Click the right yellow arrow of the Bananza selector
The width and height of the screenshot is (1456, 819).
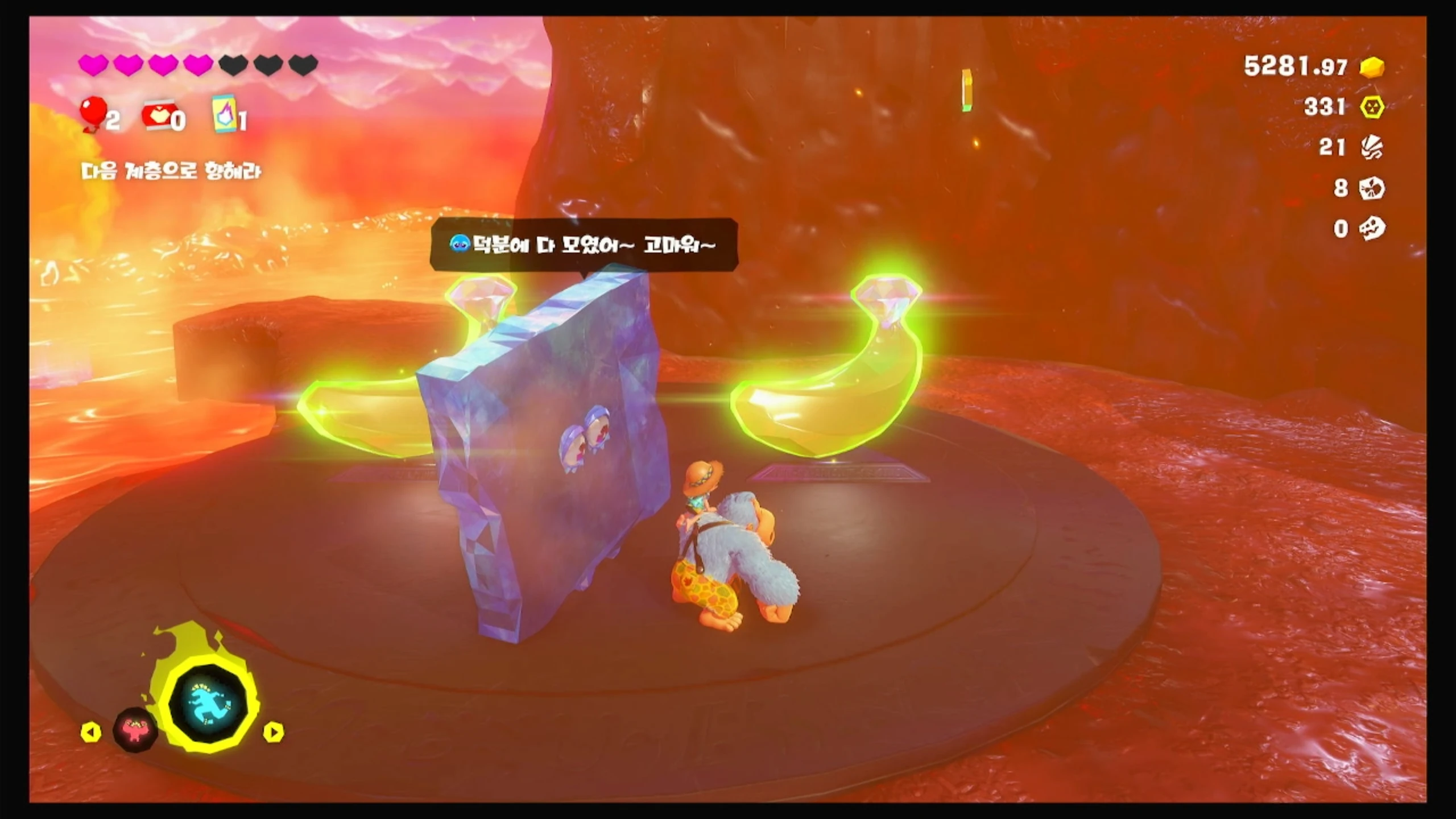(274, 732)
